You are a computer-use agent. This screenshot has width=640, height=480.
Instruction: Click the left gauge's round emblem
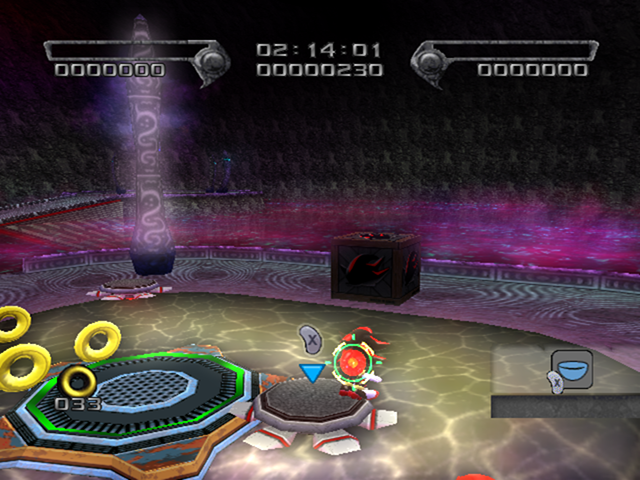click(x=212, y=63)
